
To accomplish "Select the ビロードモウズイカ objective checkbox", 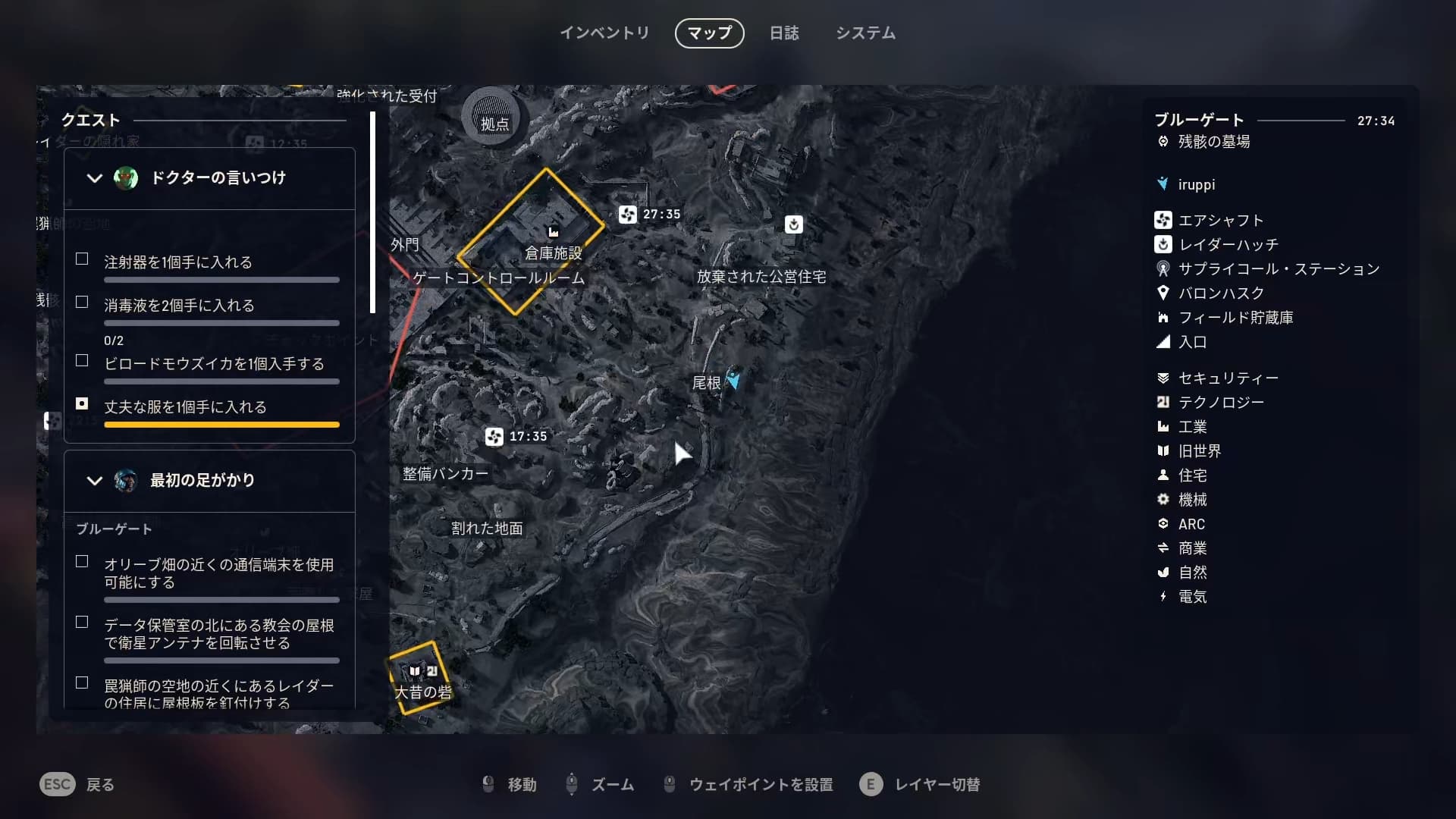I will click(x=82, y=361).
